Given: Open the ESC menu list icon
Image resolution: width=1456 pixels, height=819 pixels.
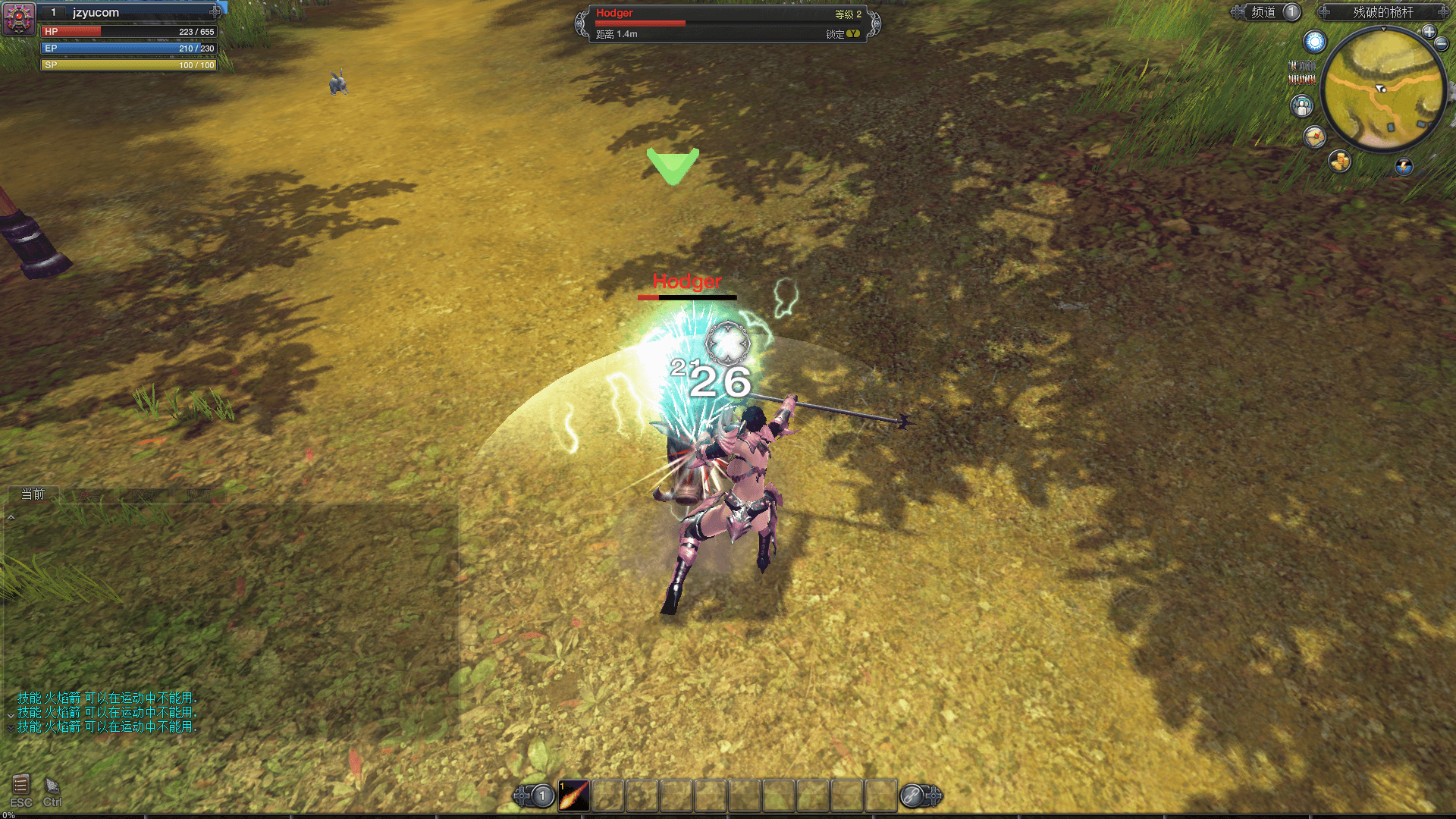Looking at the screenshot, I should point(20,786).
